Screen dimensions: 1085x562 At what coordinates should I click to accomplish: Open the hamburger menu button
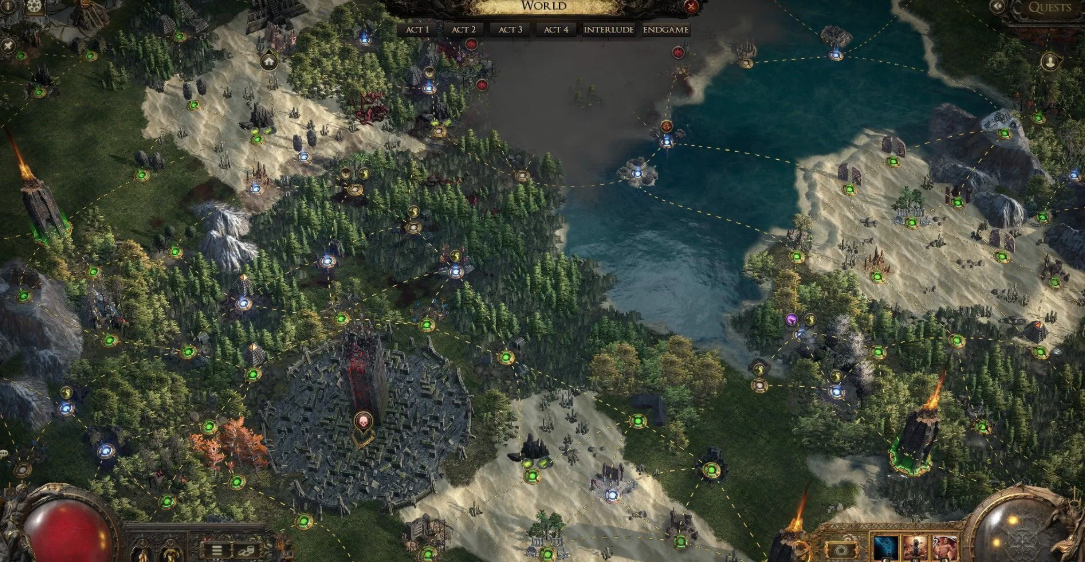coord(215,549)
